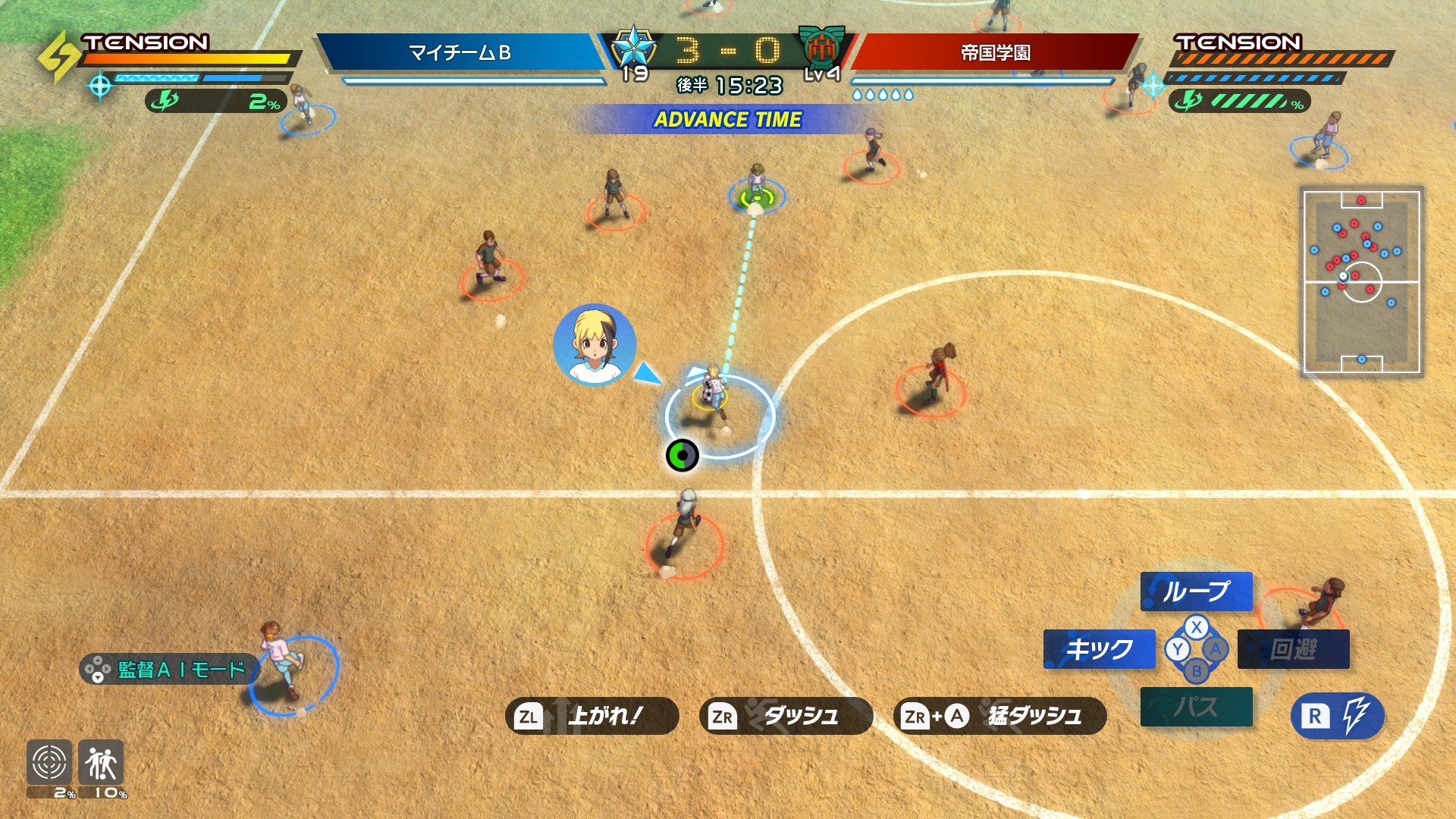Trigger the 猛ダッシュ super dash command
The width and height of the screenshot is (1456, 819).
click(x=999, y=716)
